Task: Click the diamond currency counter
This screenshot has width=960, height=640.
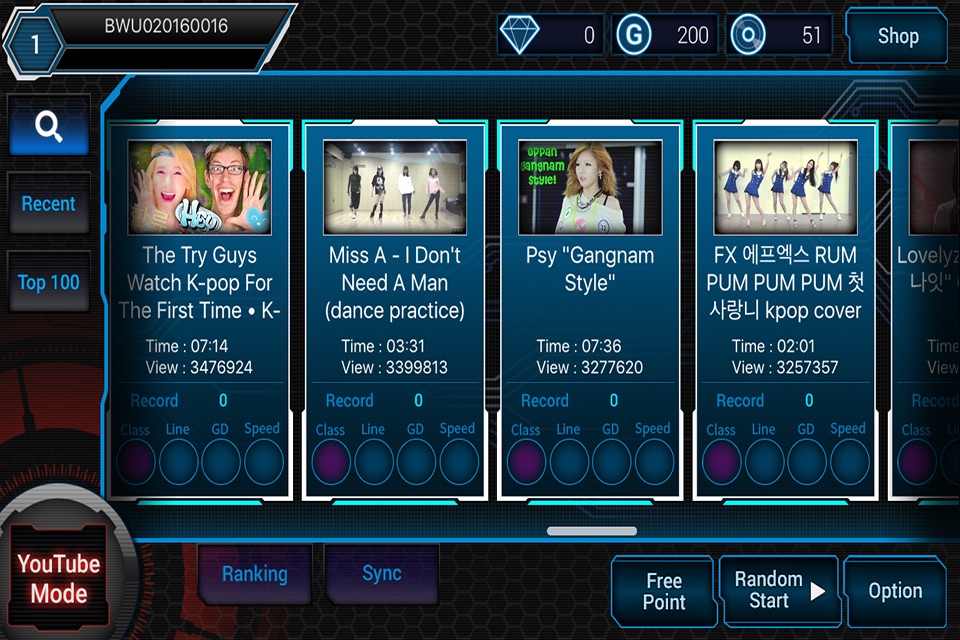Action: 550,36
